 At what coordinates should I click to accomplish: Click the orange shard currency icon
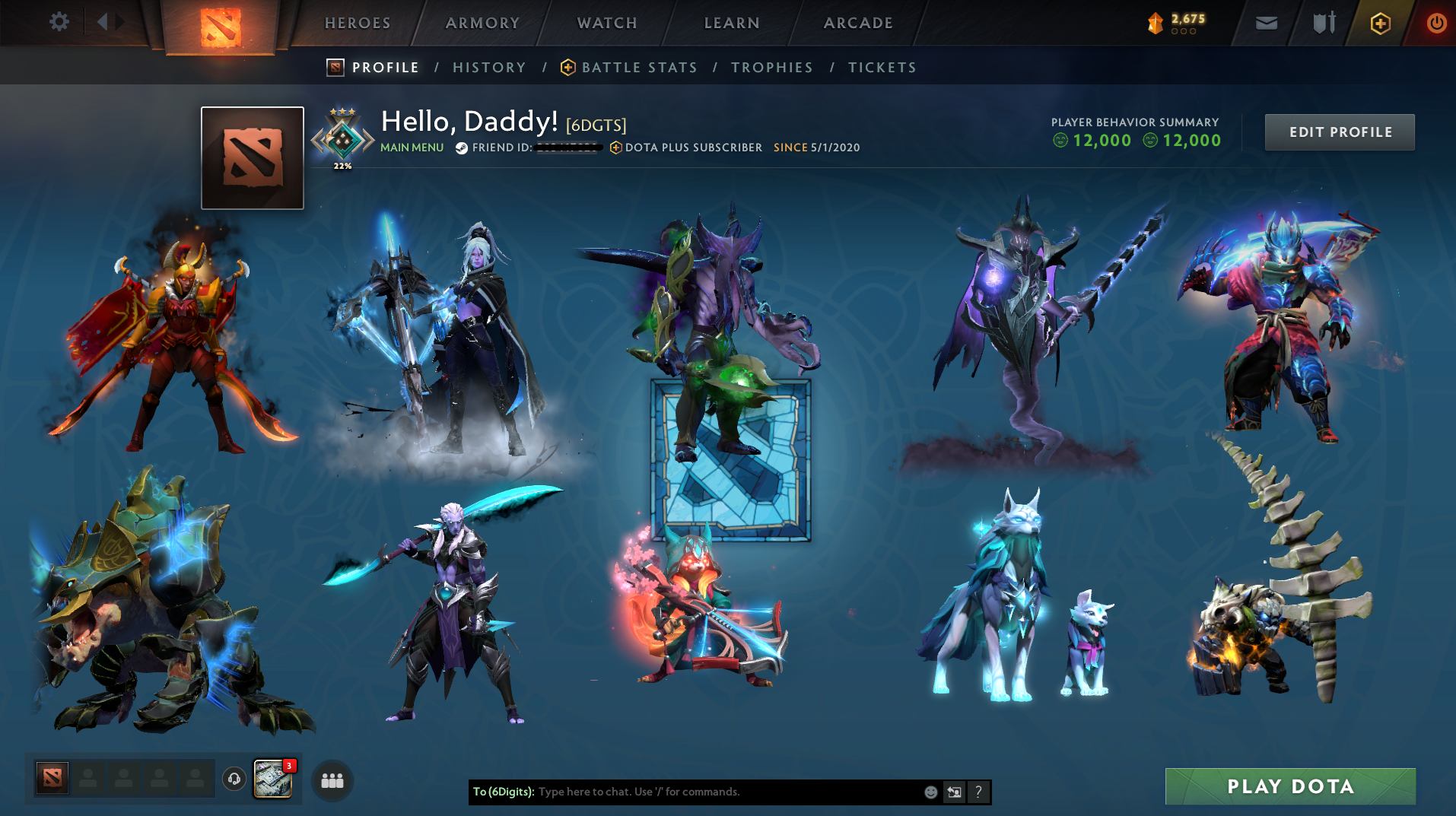[1156, 22]
